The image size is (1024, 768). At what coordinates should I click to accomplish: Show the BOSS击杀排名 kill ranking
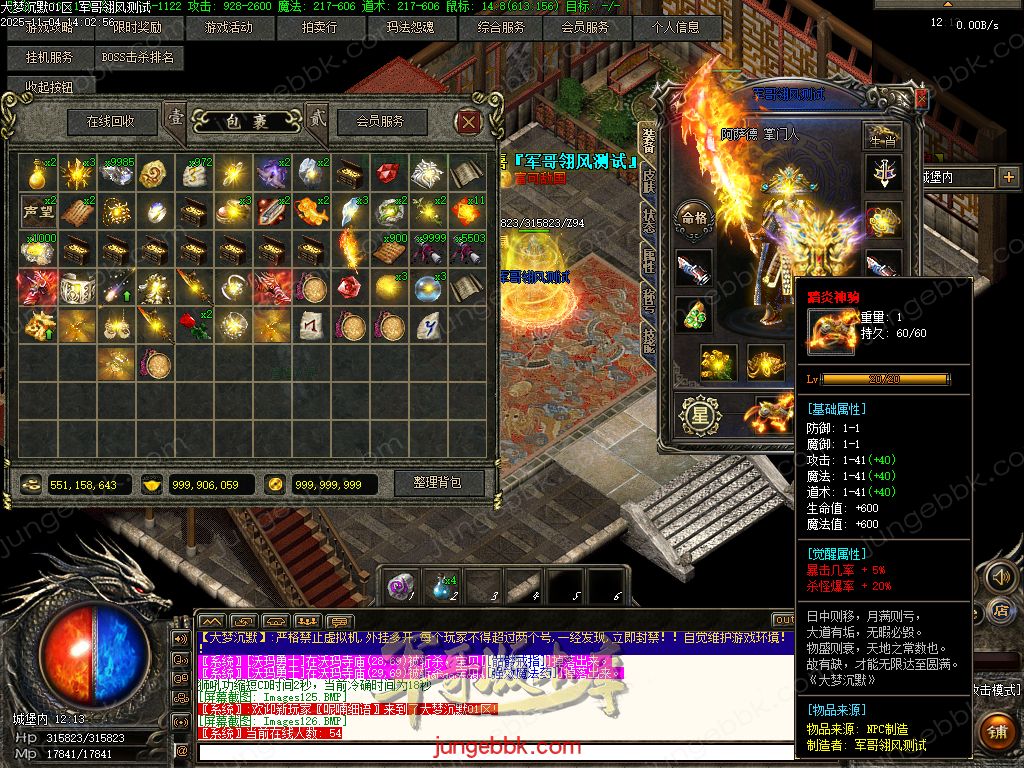click(x=138, y=58)
